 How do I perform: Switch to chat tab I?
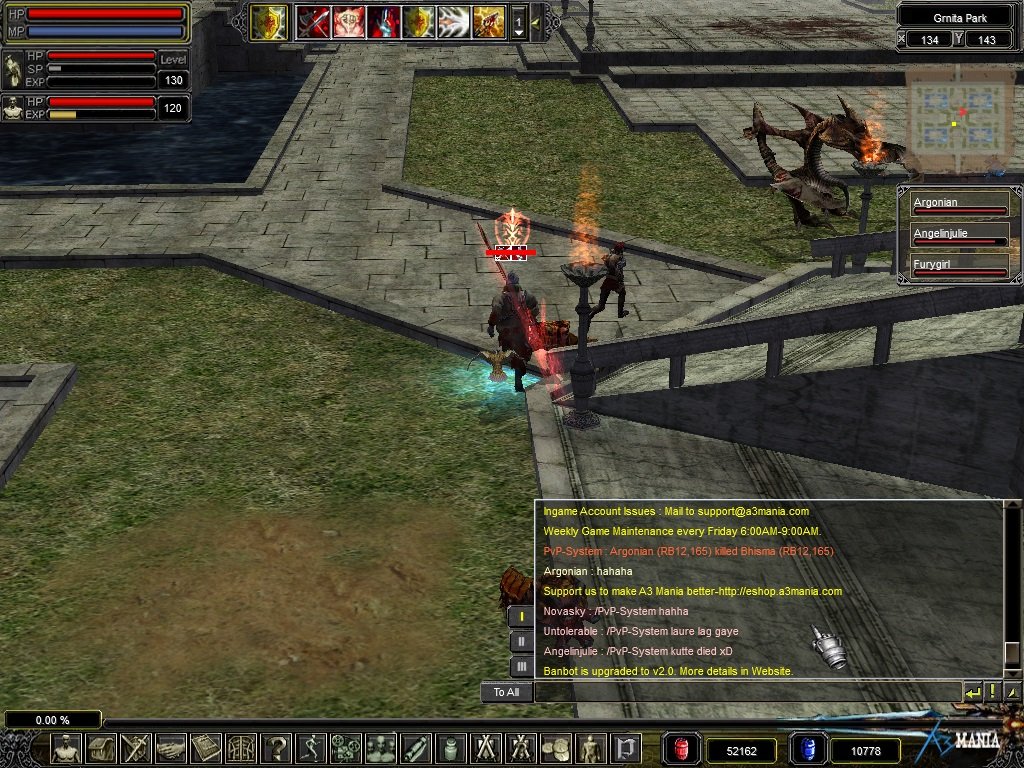(521, 617)
